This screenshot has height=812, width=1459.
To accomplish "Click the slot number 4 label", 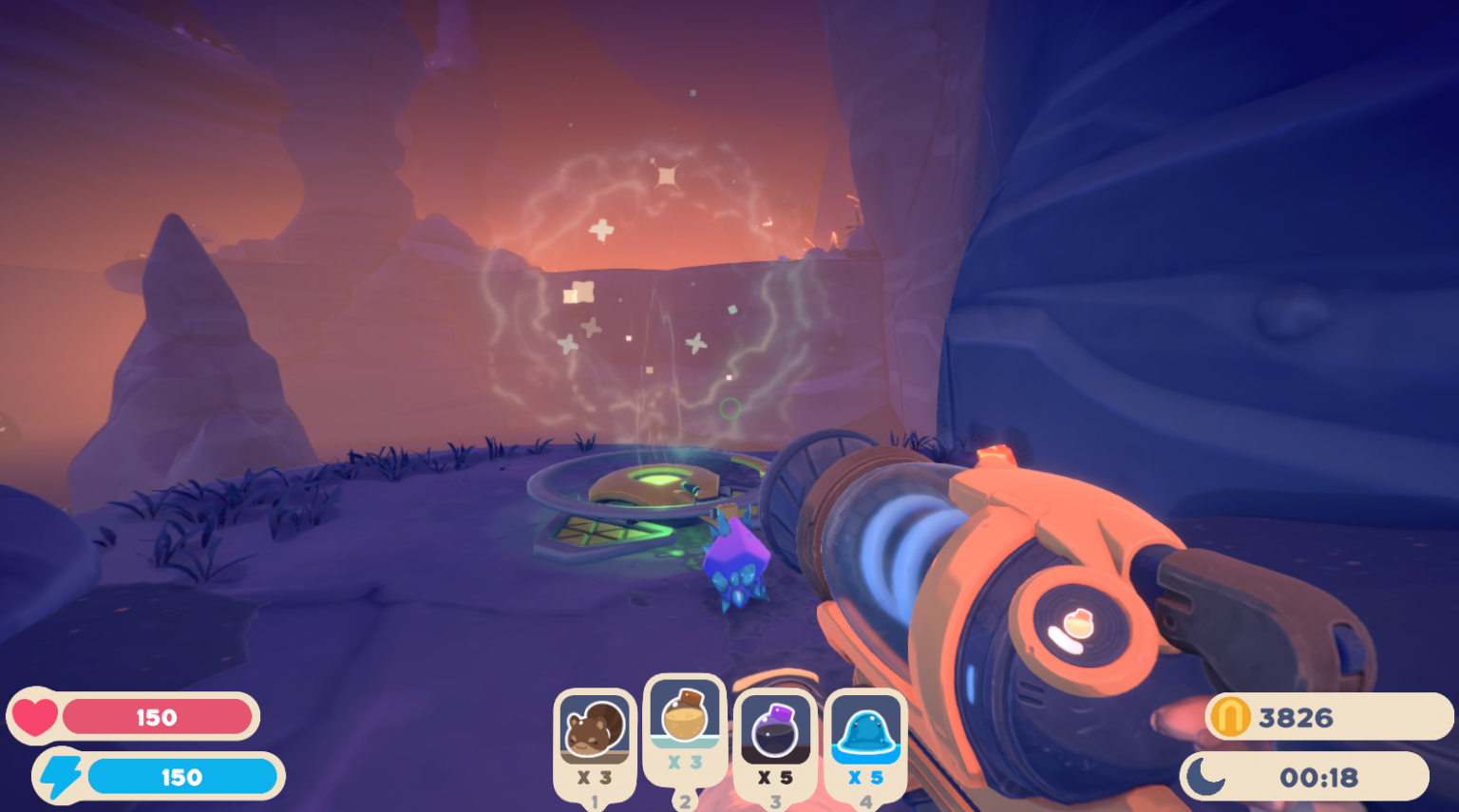I will point(866,803).
